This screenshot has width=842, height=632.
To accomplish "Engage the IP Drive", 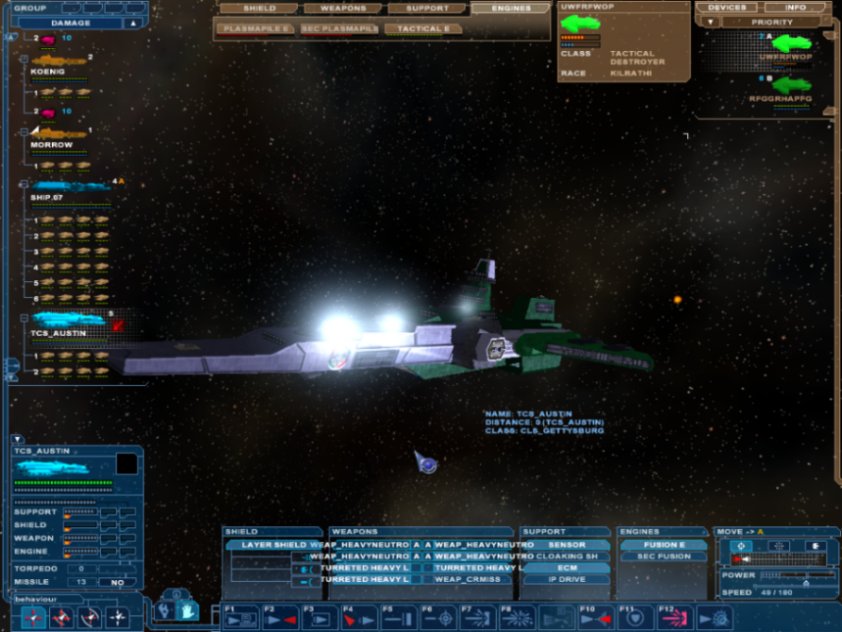I will coord(566,579).
